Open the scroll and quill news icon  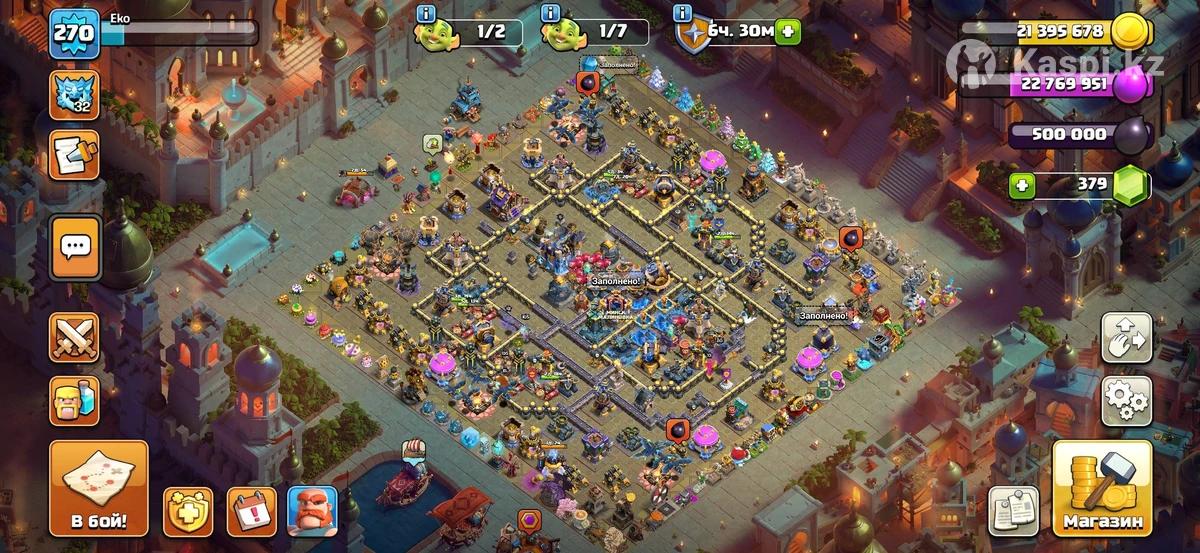pos(75,155)
